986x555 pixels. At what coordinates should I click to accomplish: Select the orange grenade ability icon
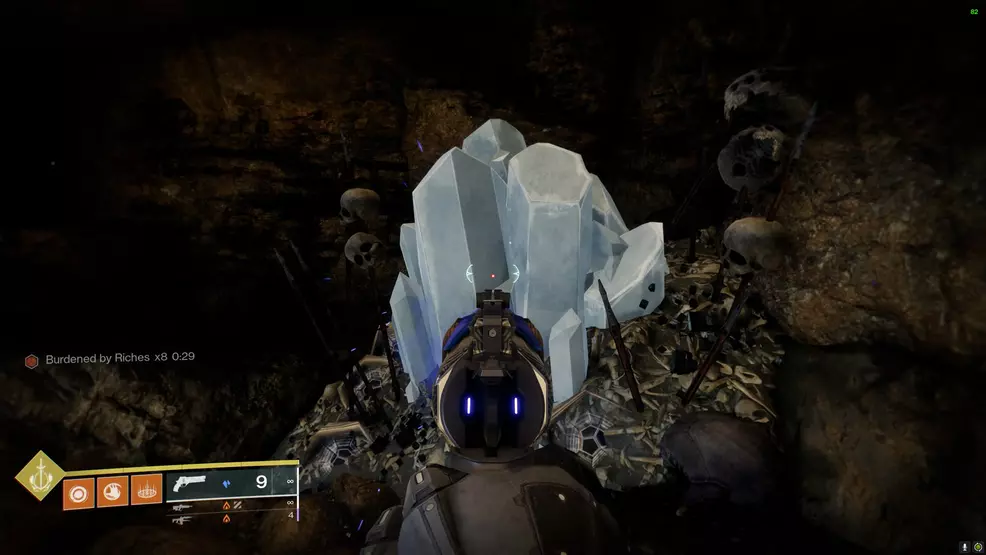78,490
